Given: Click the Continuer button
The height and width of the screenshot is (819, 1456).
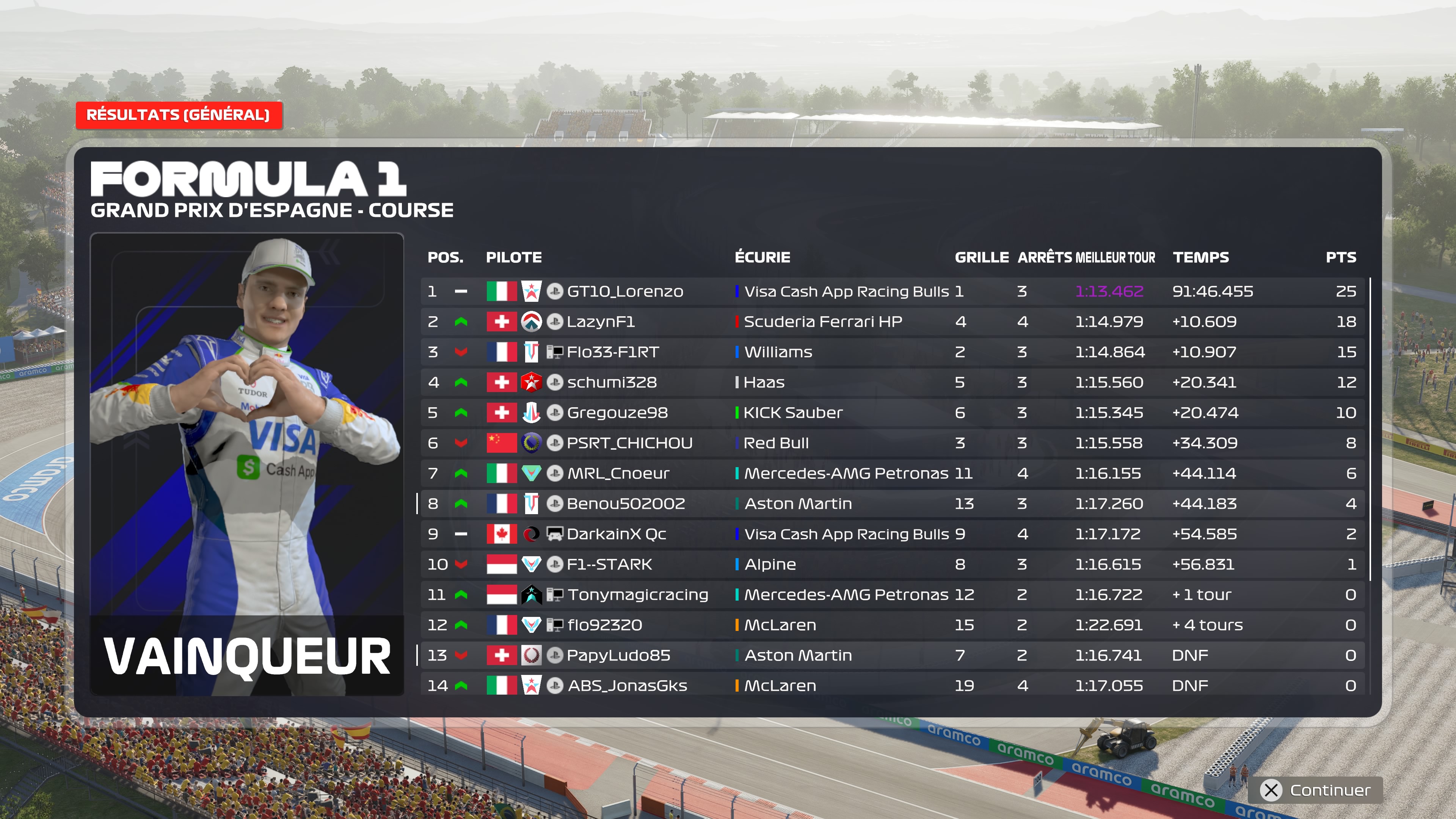Looking at the screenshot, I should pos(1315,789).
